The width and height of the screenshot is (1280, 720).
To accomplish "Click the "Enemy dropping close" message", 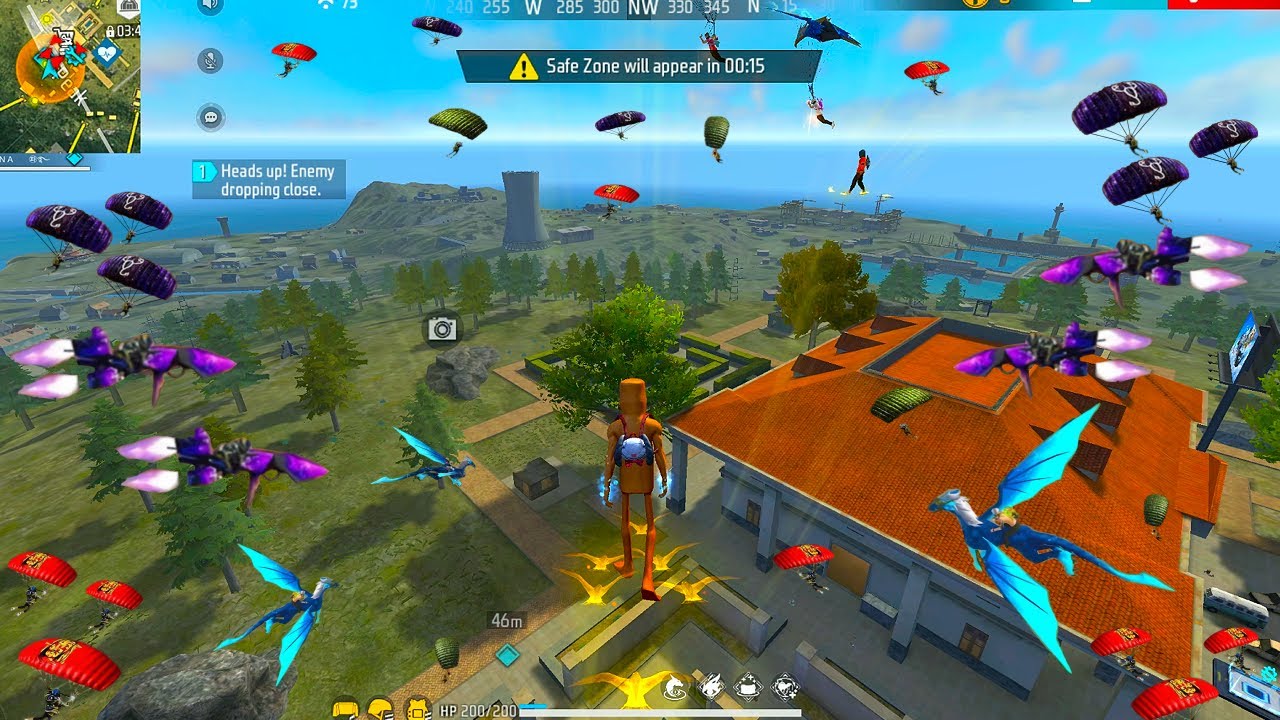I will (269, 180).
